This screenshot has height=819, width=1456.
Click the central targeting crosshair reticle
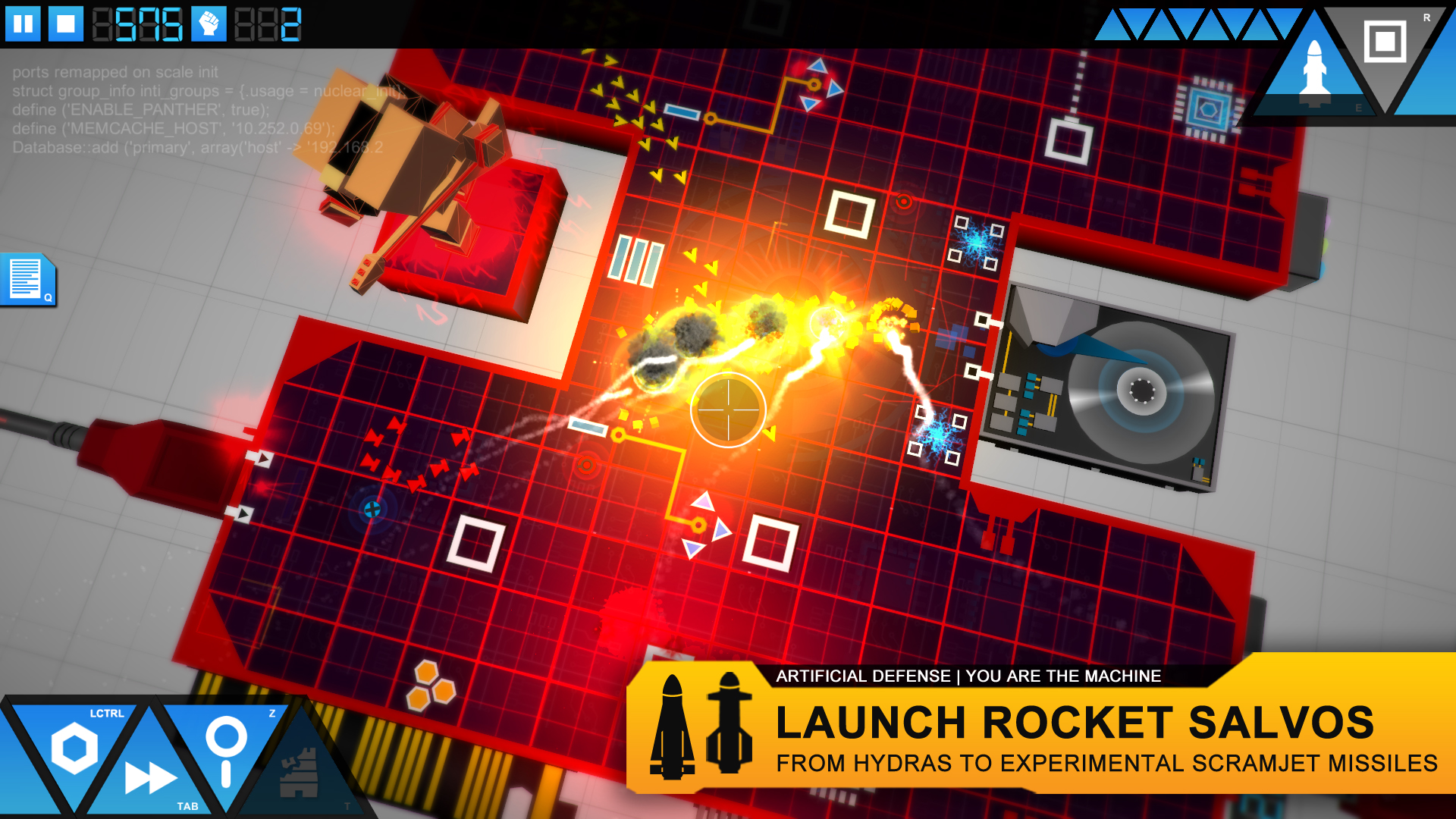coord(728,409)
